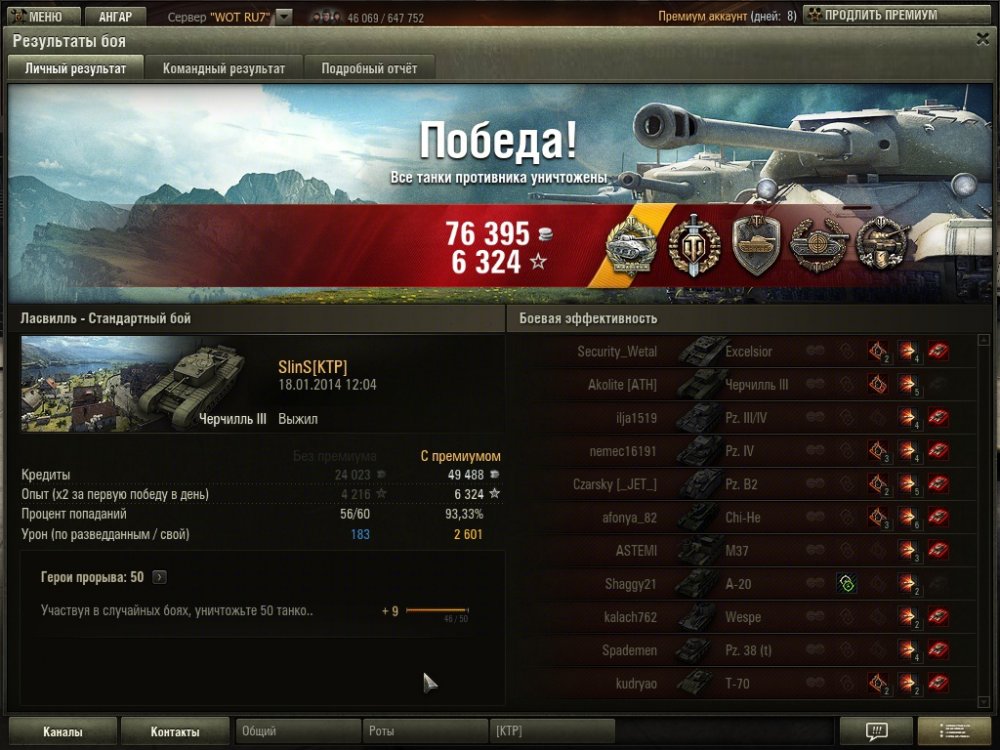This screenshot has height=750, width=1000.
Task: Select the Общий chat tab
Action: pyautogui.click(x=297, y=731)
